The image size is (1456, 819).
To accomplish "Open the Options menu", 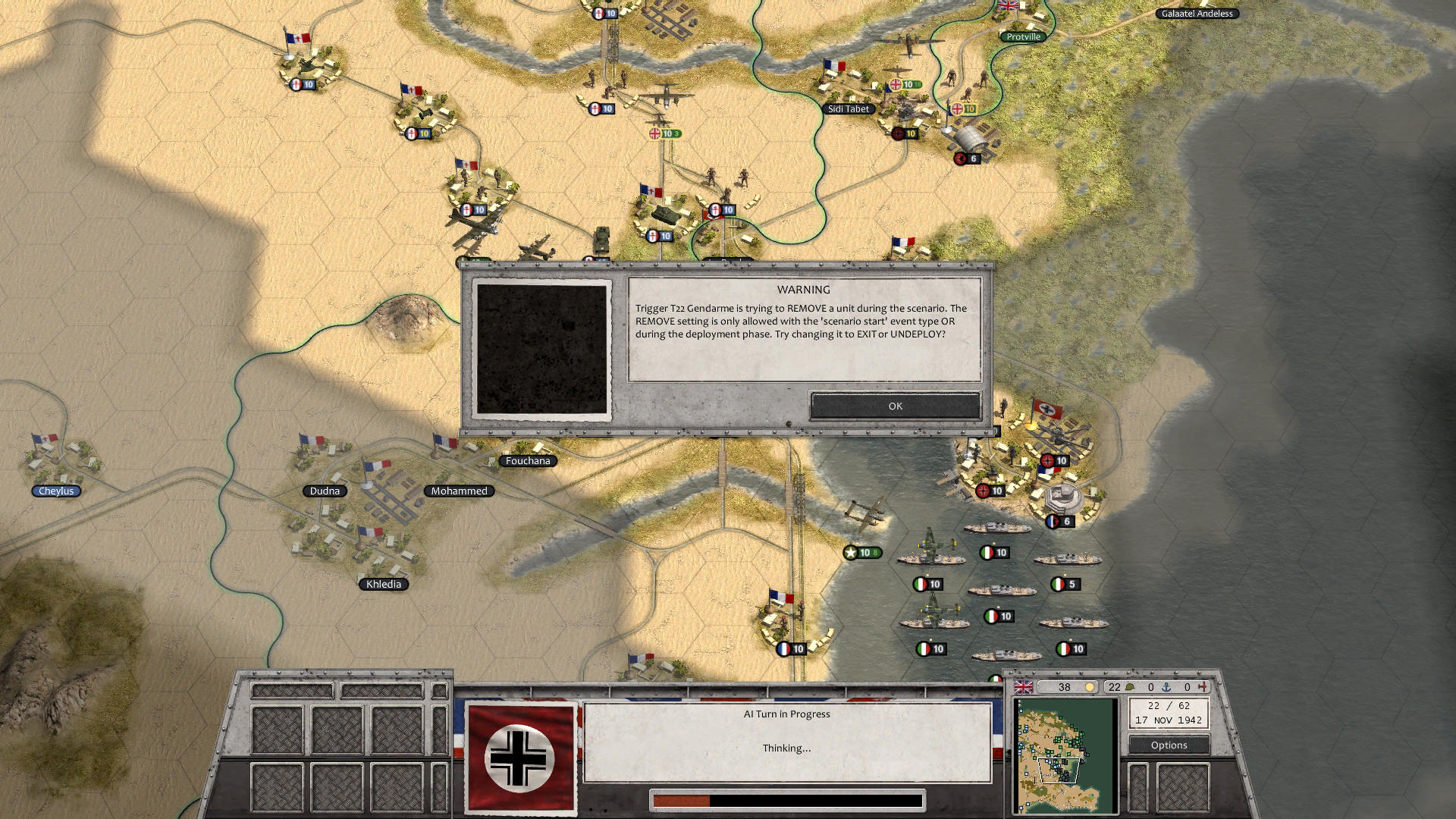I will (1169, 745).
